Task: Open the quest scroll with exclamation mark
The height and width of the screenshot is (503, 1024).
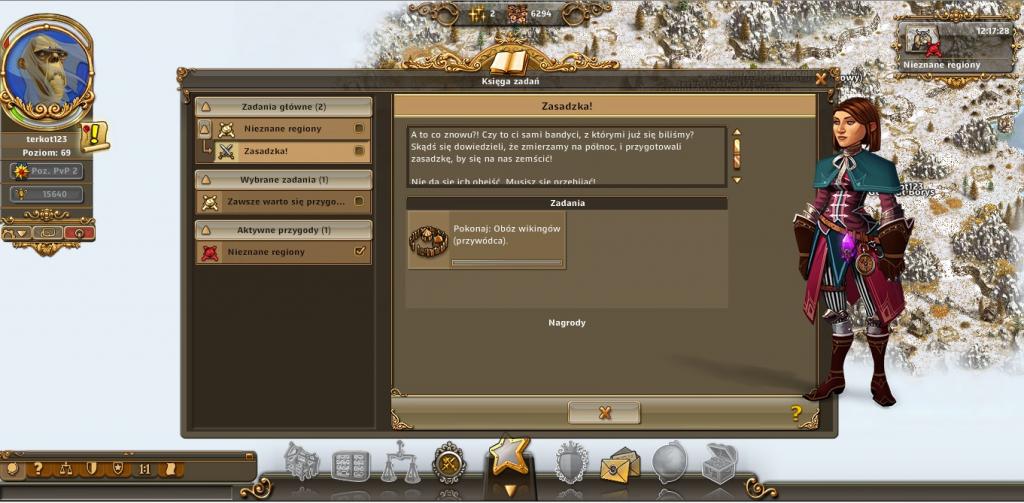Action: click(x=95, y=135)
